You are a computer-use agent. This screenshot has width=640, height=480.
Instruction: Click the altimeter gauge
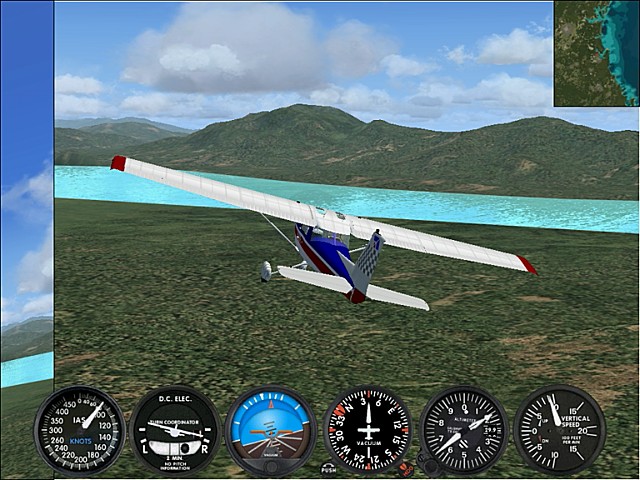[x=464, y=429]
